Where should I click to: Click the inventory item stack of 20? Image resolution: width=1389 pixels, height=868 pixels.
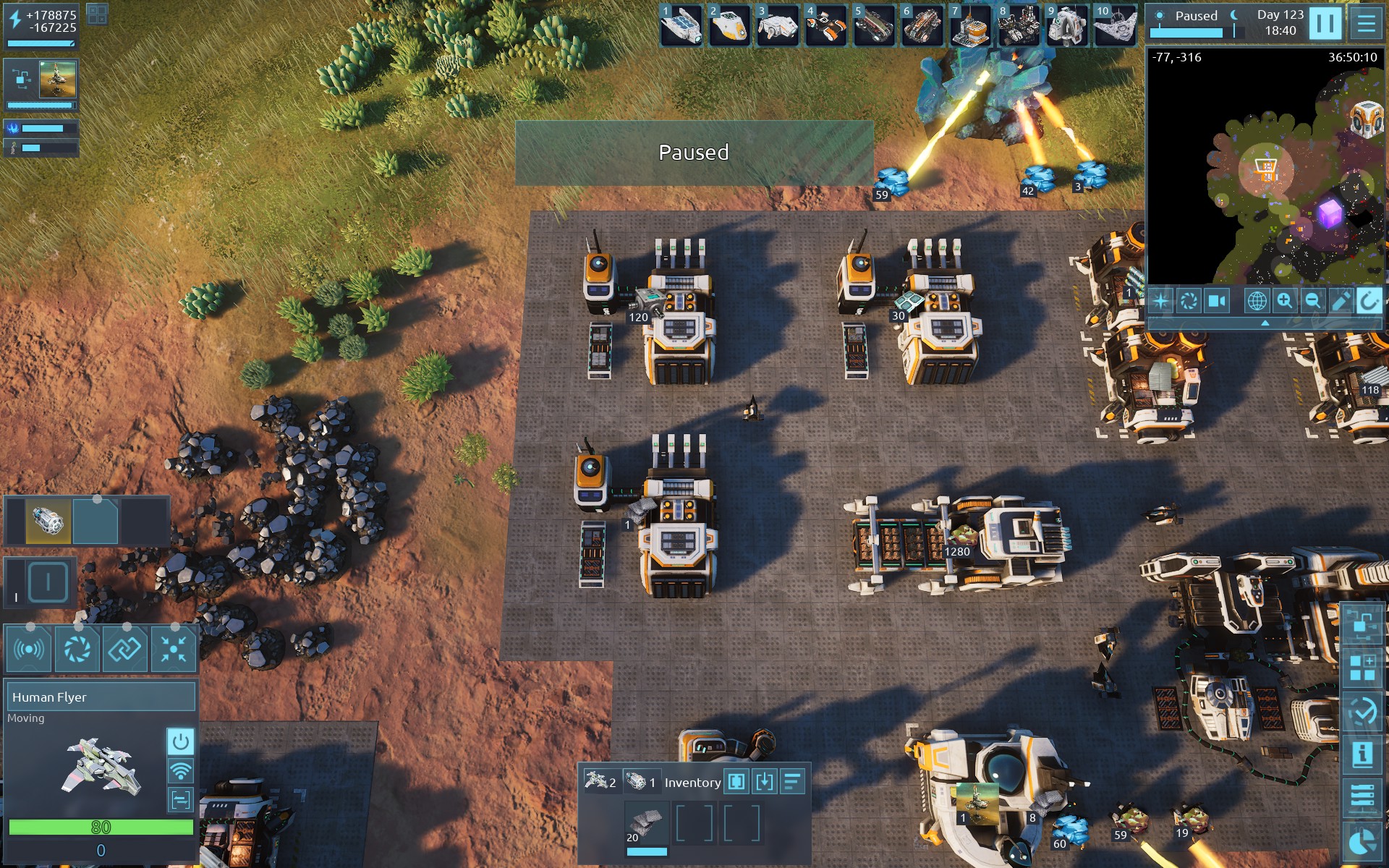pyautogui.click(x=646, y=825)
